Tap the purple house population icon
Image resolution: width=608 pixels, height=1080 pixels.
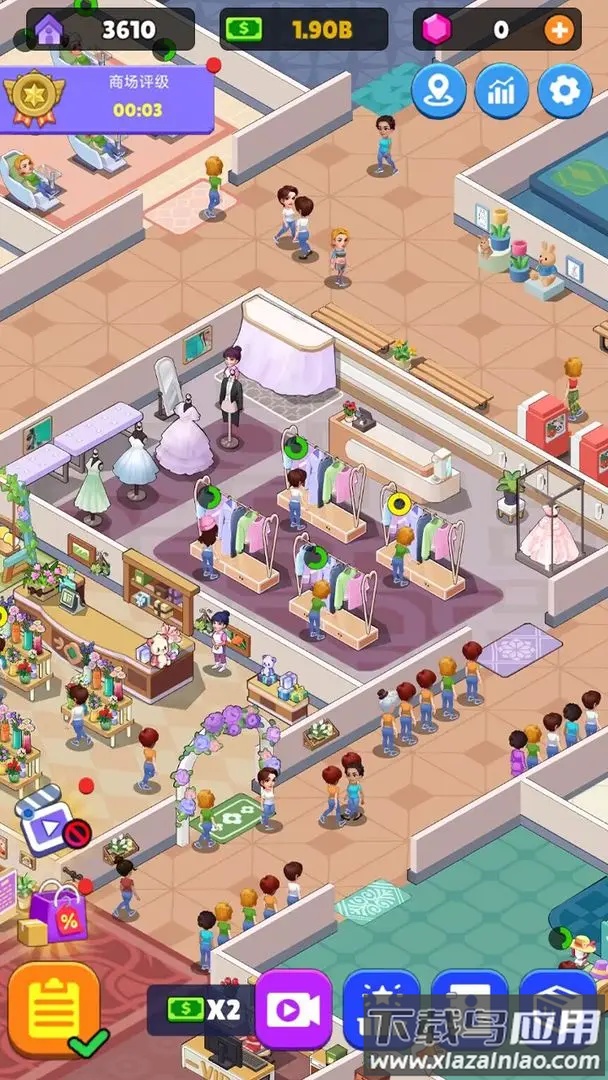point(50,30)
